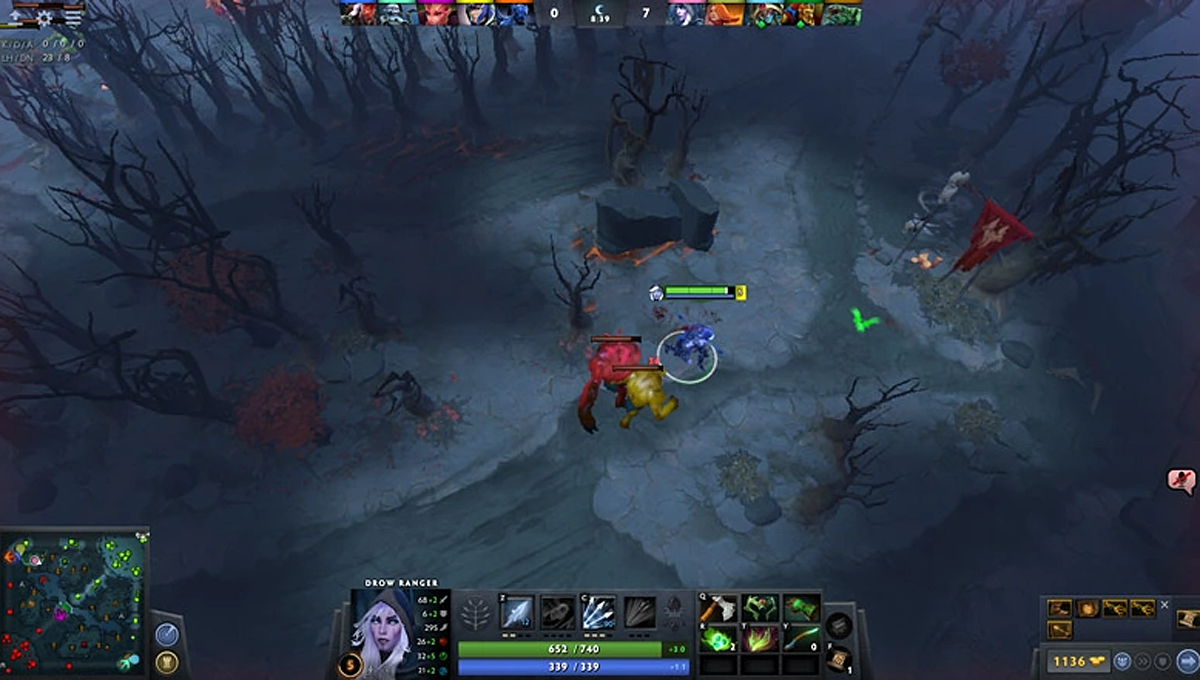Click the round scan button beside the minimap
Image resolution: width=1200 pixels, height=680 pixels.
click(x=168, y=636)
